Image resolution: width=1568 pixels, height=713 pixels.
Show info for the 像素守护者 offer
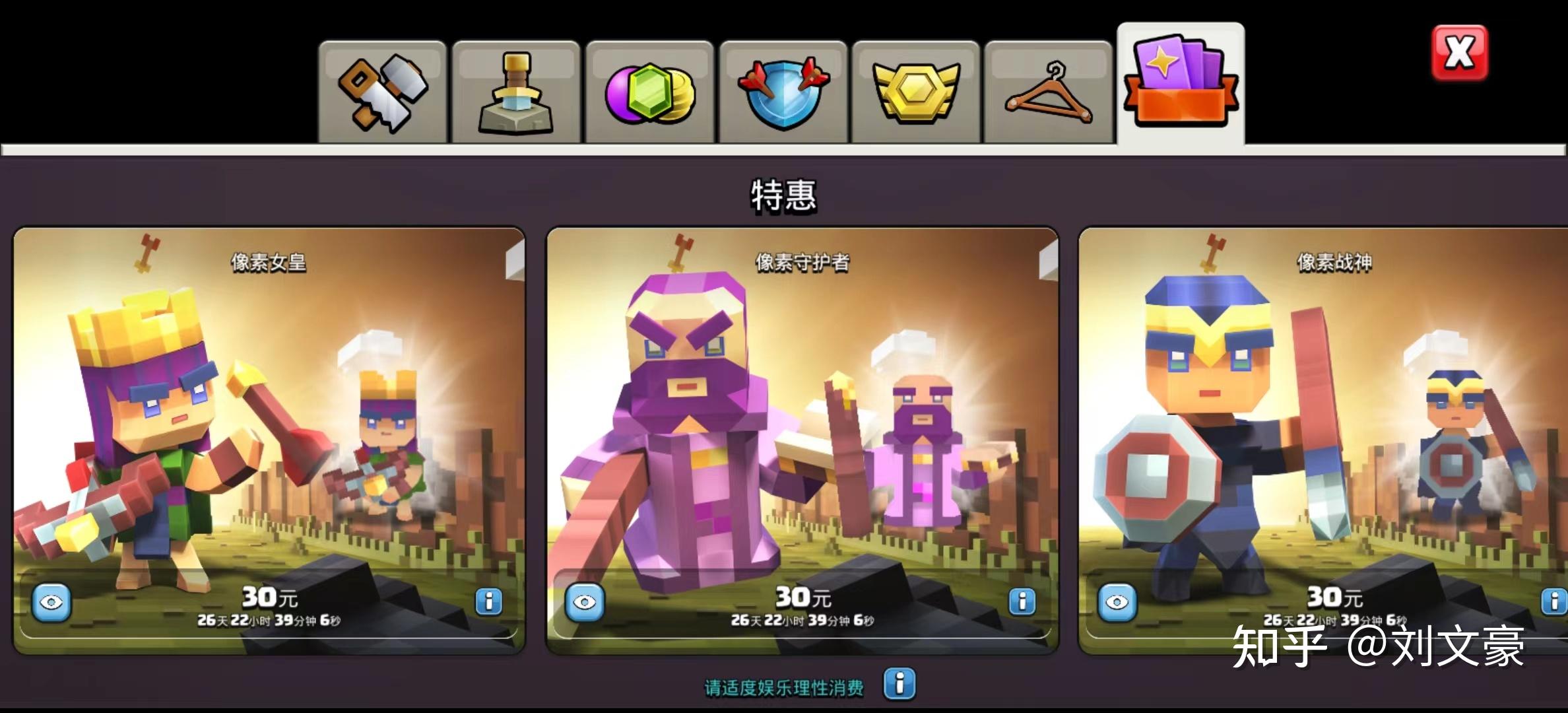1022,601
